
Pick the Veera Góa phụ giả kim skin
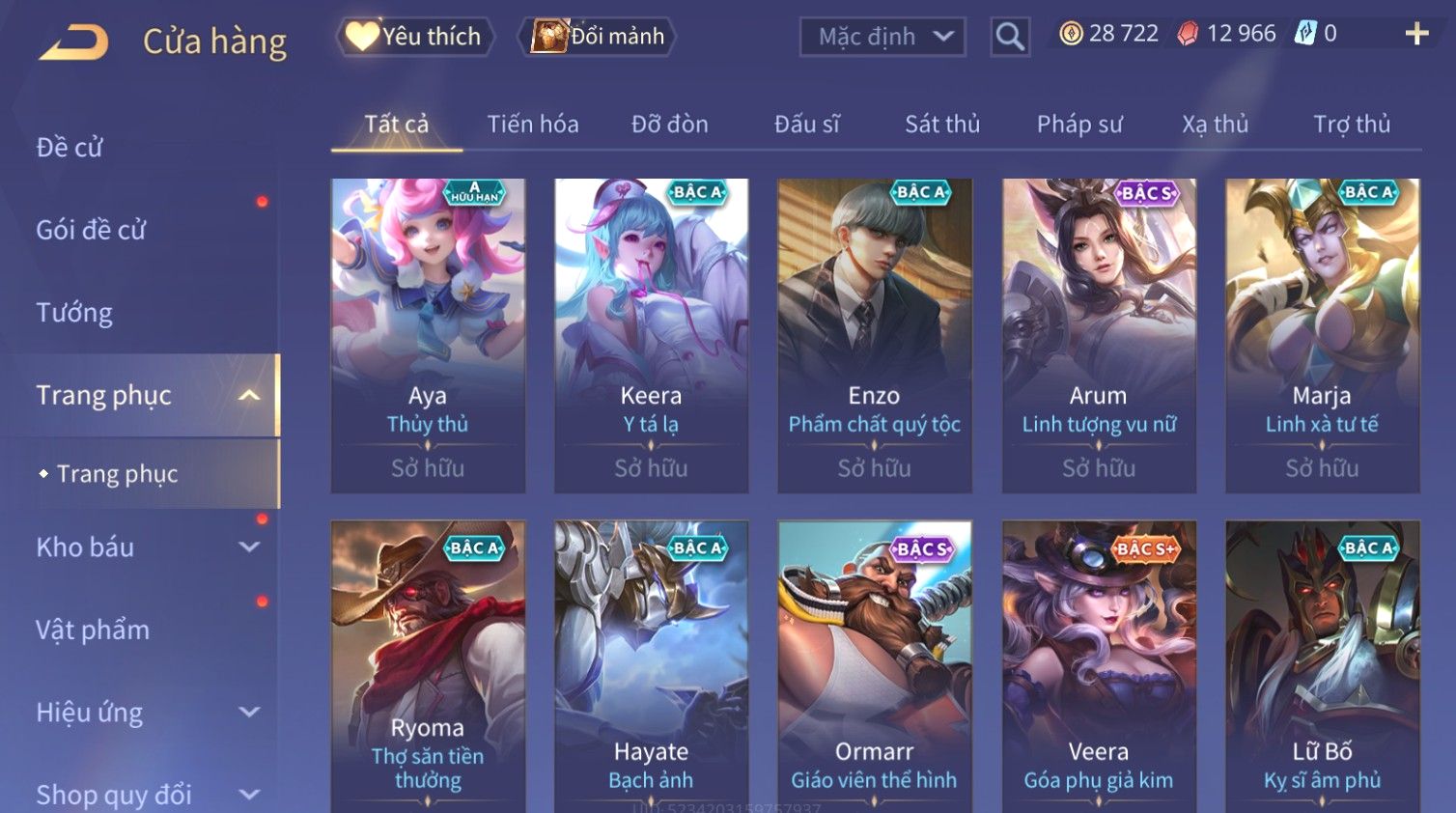pos(1098,666)
